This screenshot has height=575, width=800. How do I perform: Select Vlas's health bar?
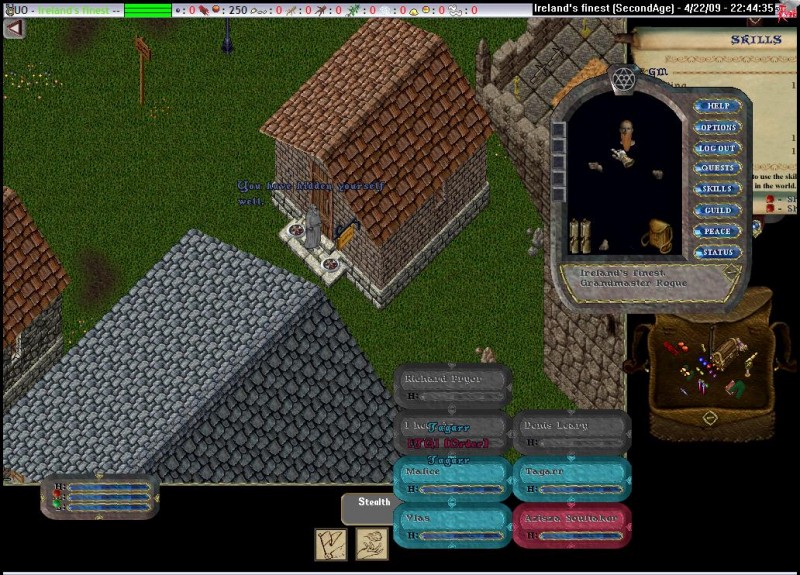tap(453, 523)
